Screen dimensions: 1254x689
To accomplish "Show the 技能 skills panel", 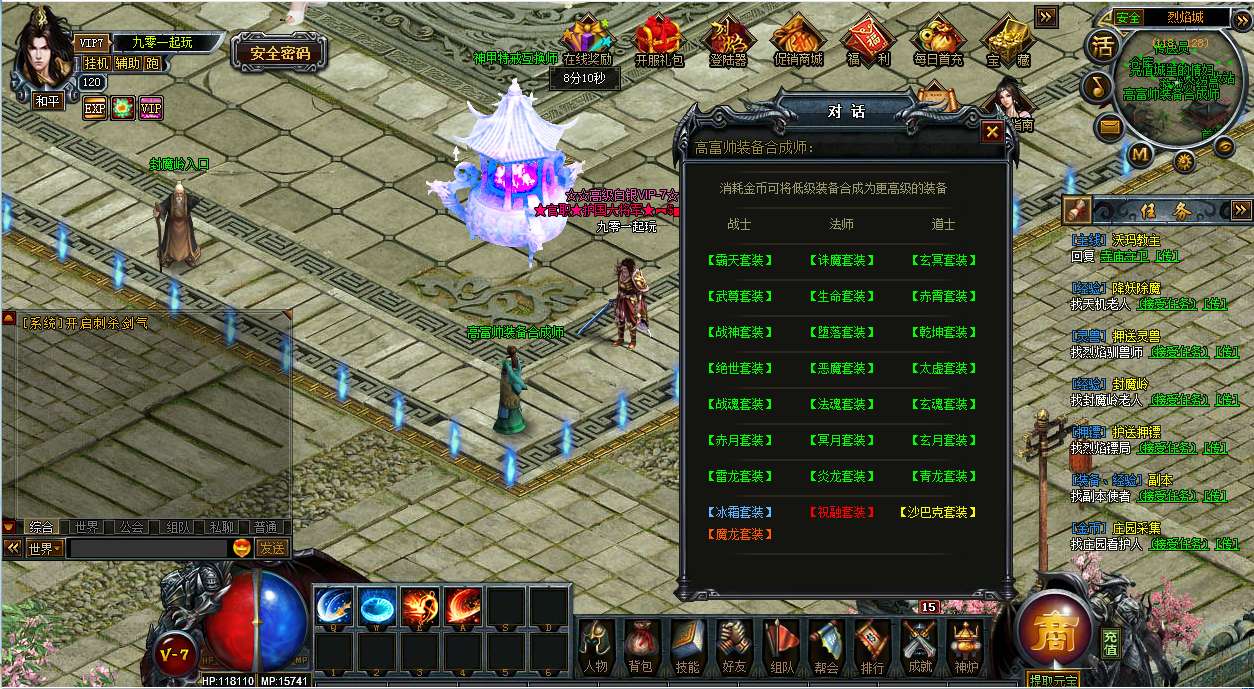I will click(x=687, y=647).
